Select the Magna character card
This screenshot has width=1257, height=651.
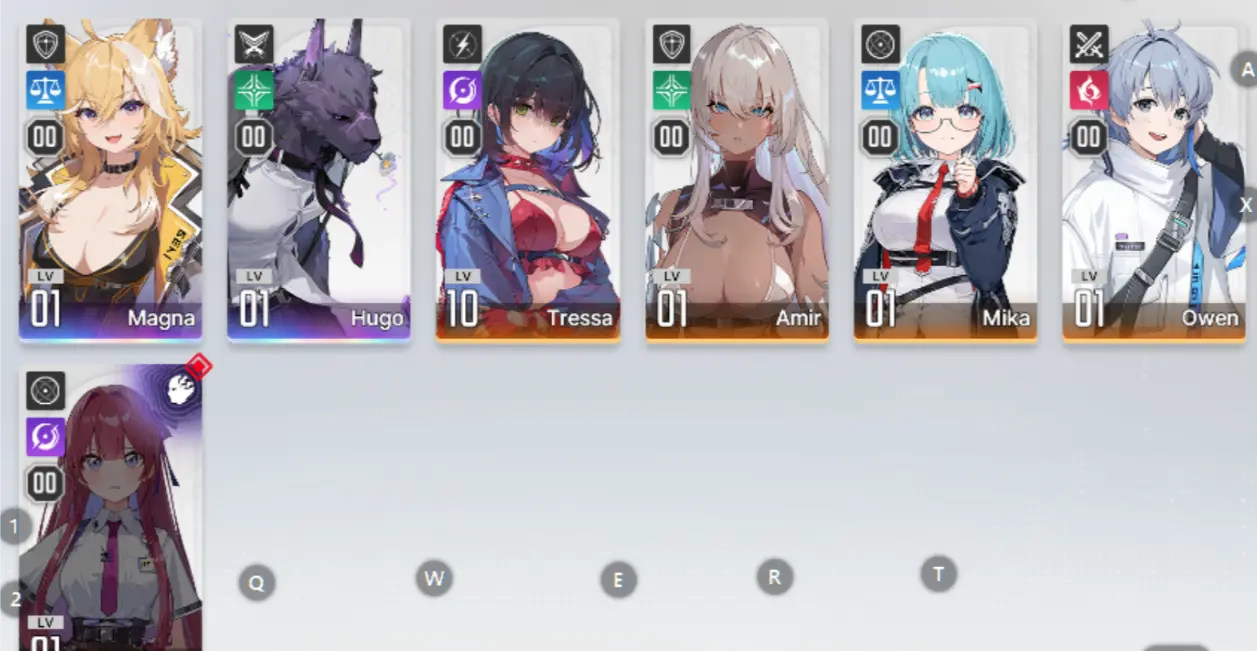(110, 180)
